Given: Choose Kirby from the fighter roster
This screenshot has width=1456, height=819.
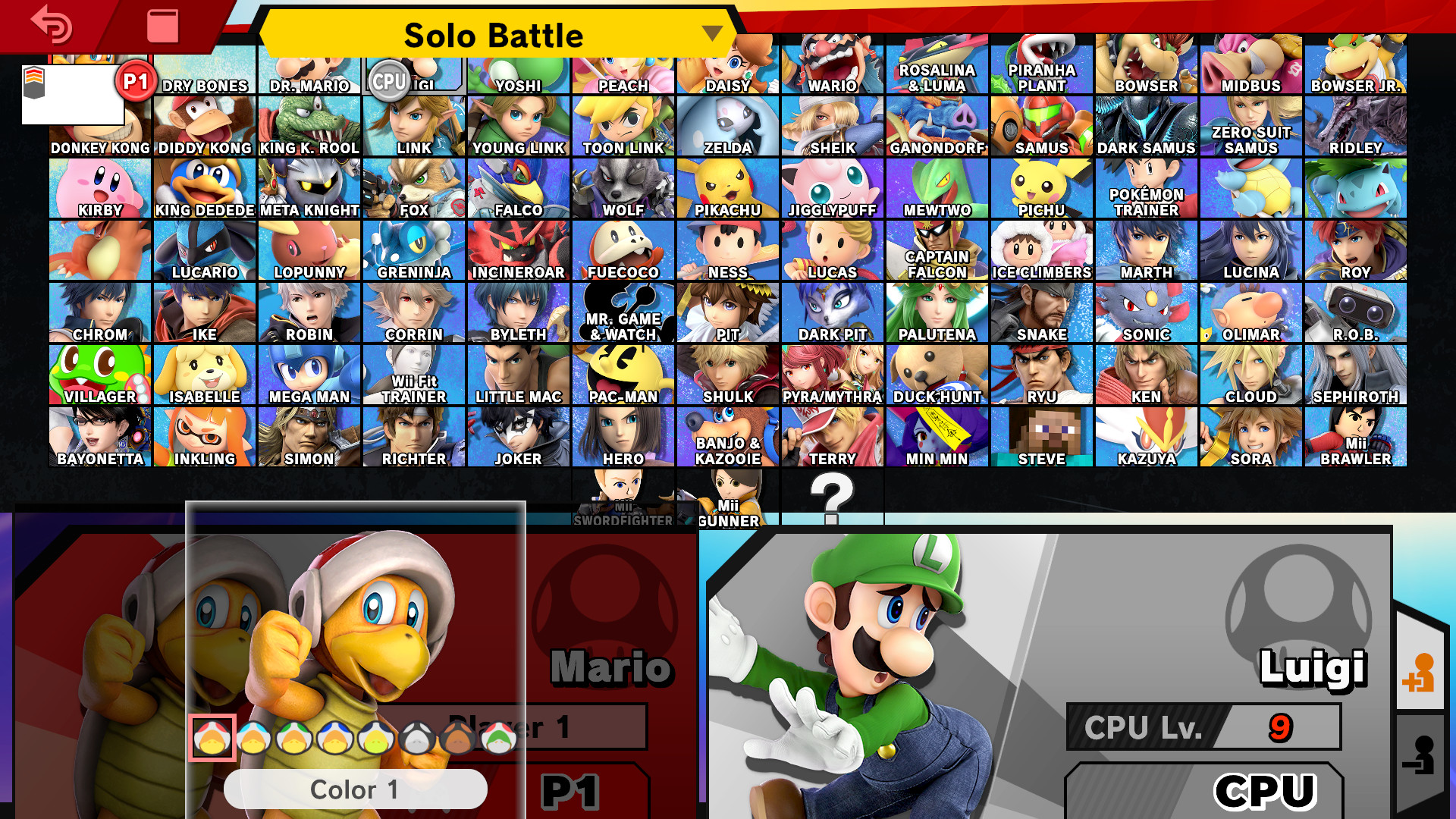Looking at the screenshot, I should [99, 188].
